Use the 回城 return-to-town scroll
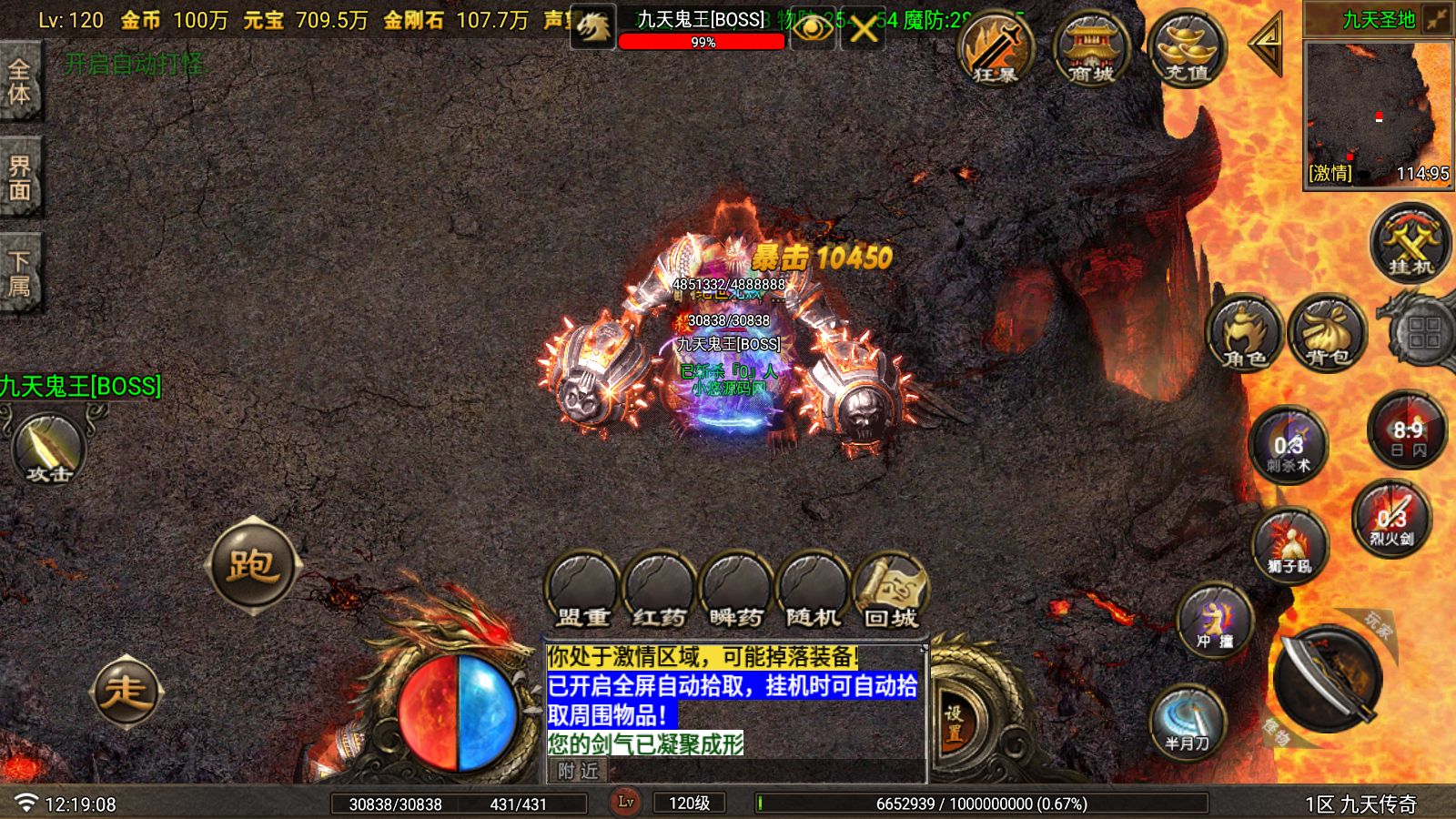 [x=891, y=591]
